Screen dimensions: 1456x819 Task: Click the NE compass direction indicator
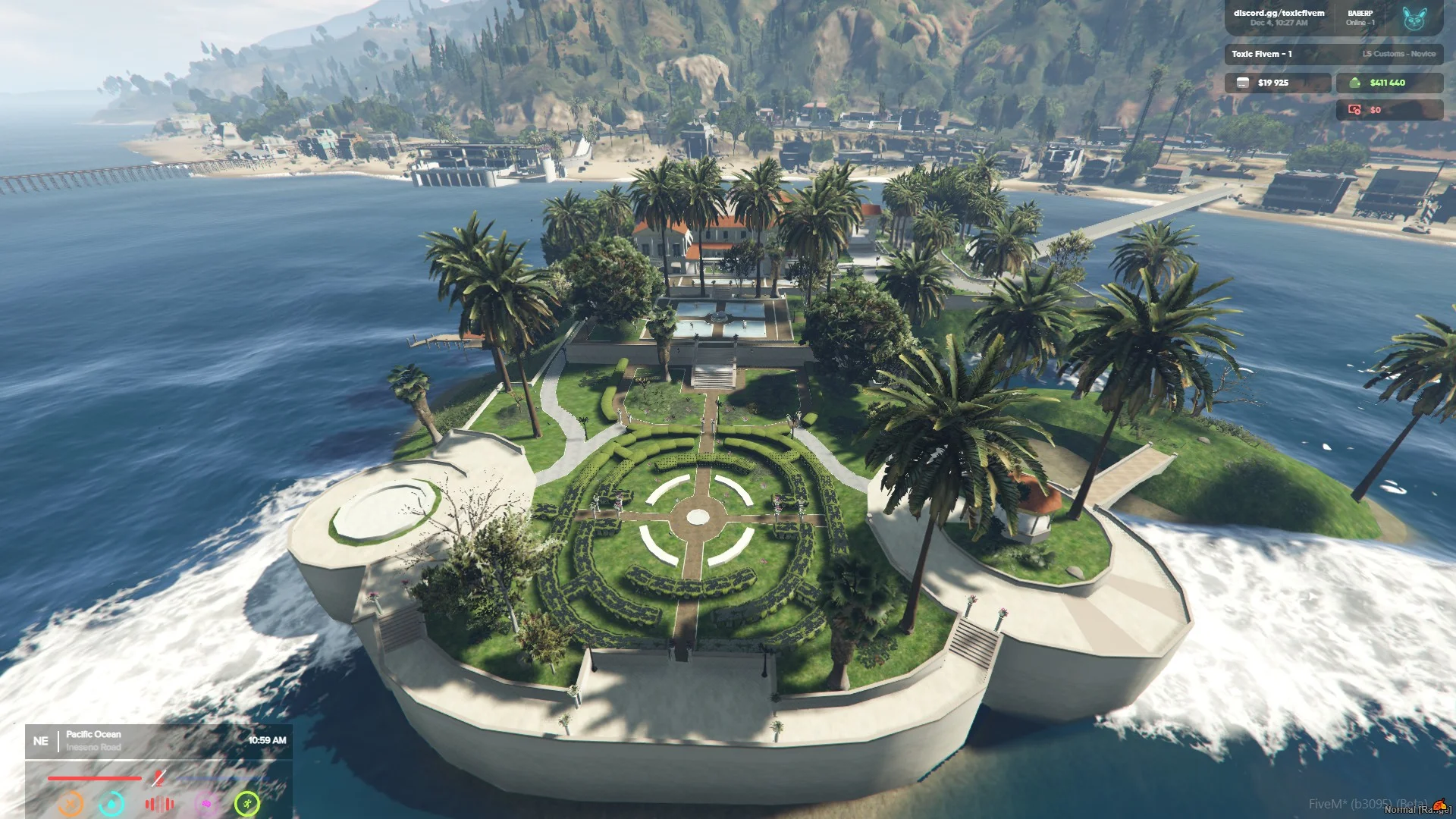point(41,741)
